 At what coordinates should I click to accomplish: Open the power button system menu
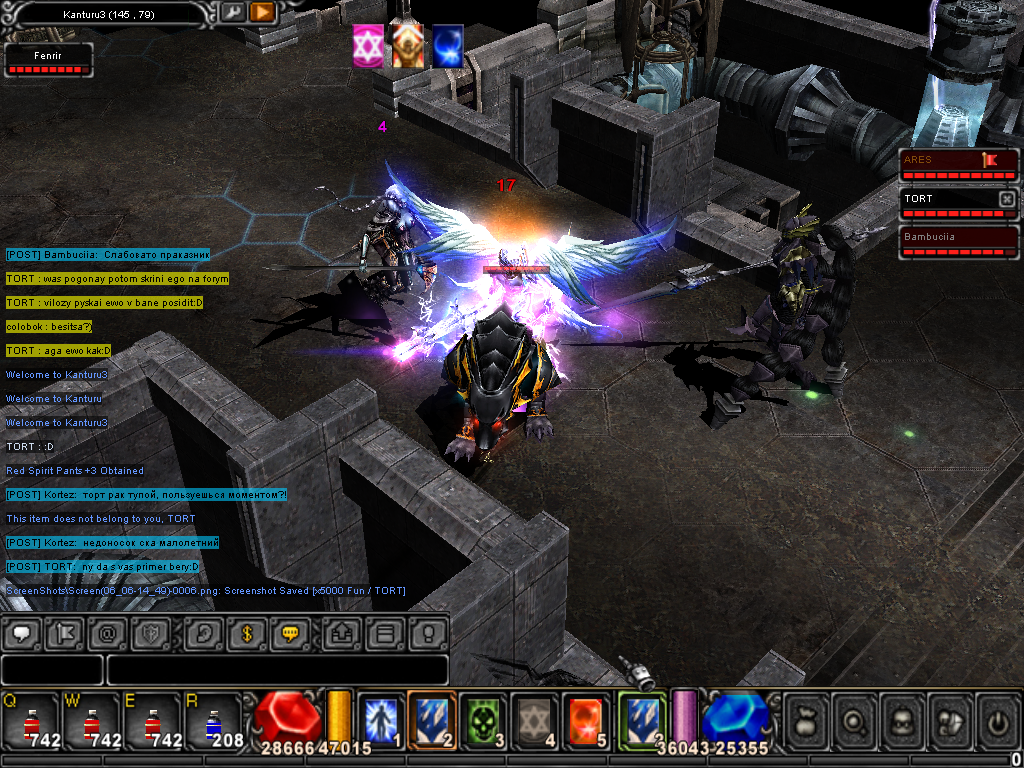[x=996, y=719]
